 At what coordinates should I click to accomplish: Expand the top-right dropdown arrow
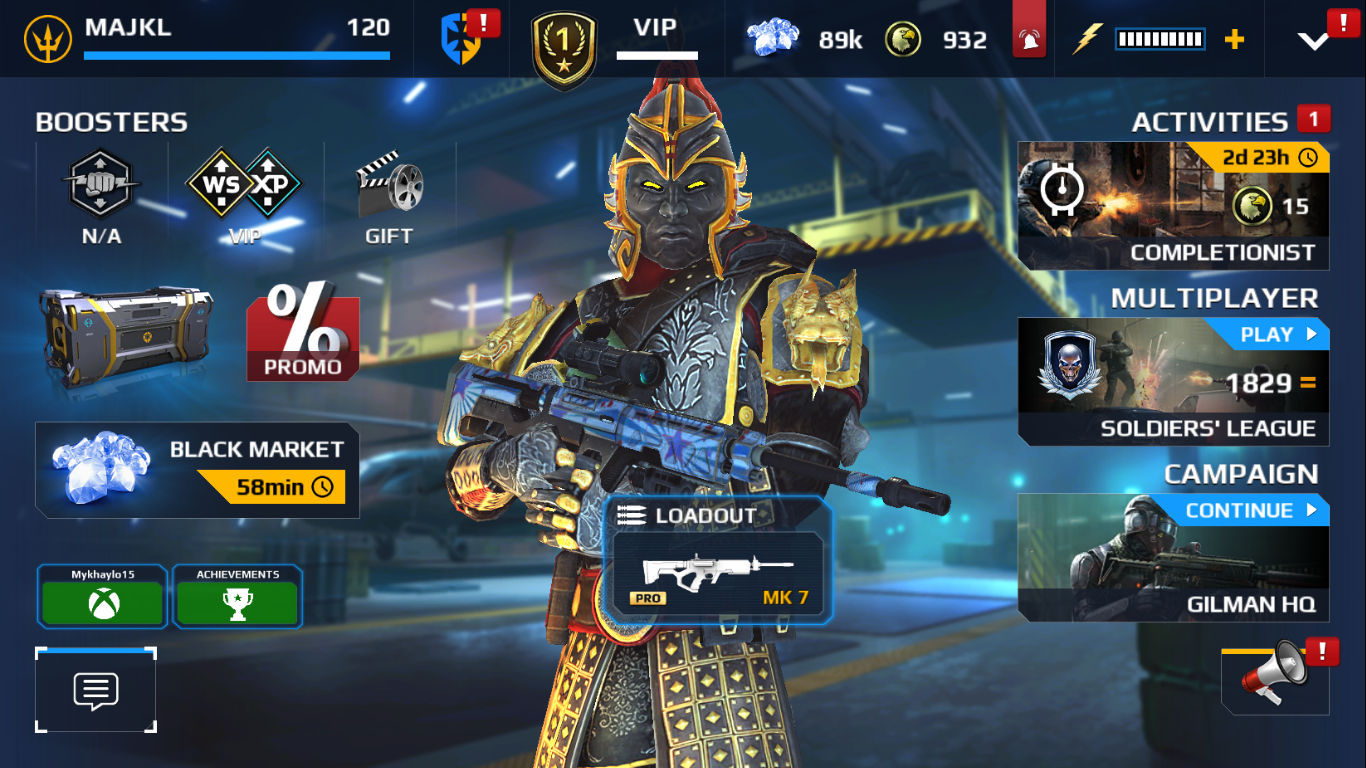(1313, 40)
